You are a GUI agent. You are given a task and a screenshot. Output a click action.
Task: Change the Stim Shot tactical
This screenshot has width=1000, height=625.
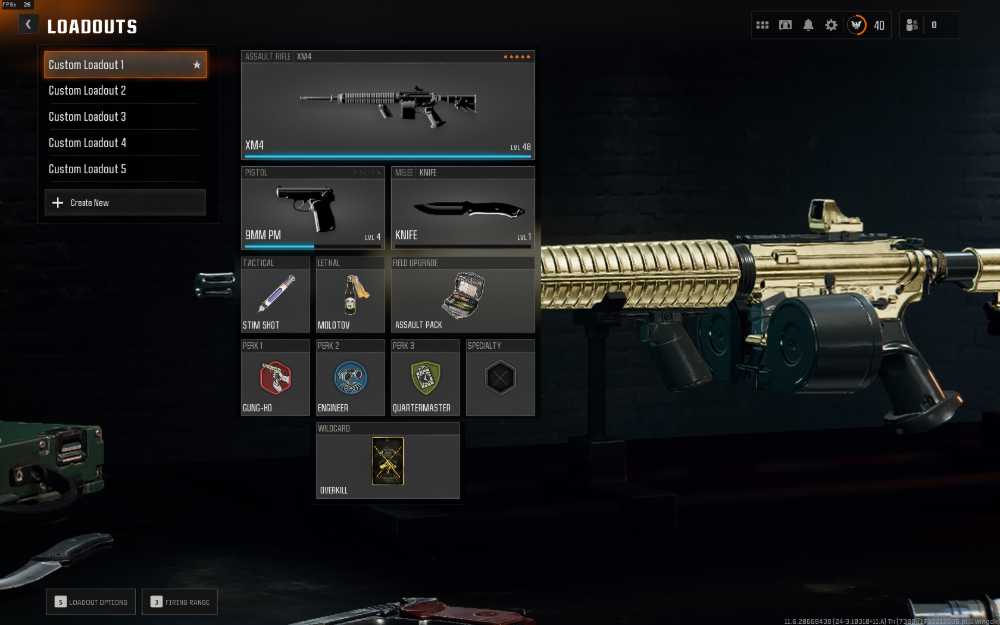click(275, 295)
